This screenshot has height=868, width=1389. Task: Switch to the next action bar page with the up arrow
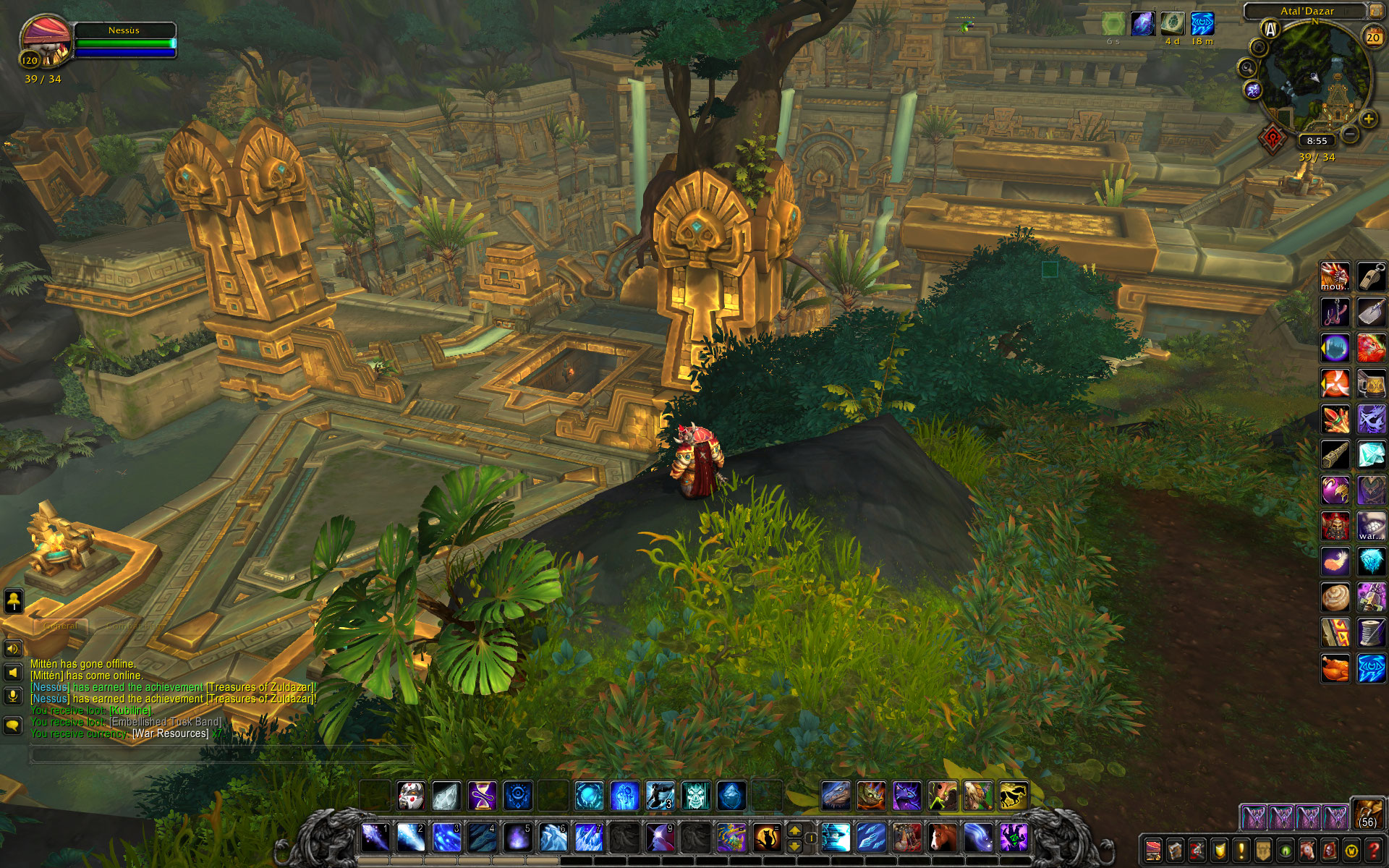point(794,831)
